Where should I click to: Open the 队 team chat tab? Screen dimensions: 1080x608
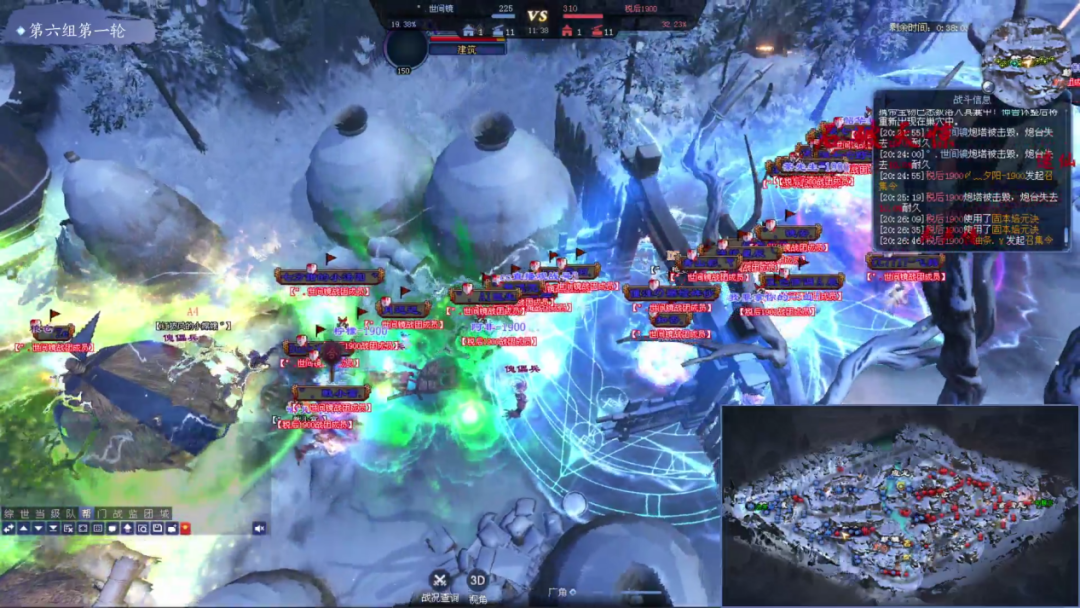click(70, 514)
